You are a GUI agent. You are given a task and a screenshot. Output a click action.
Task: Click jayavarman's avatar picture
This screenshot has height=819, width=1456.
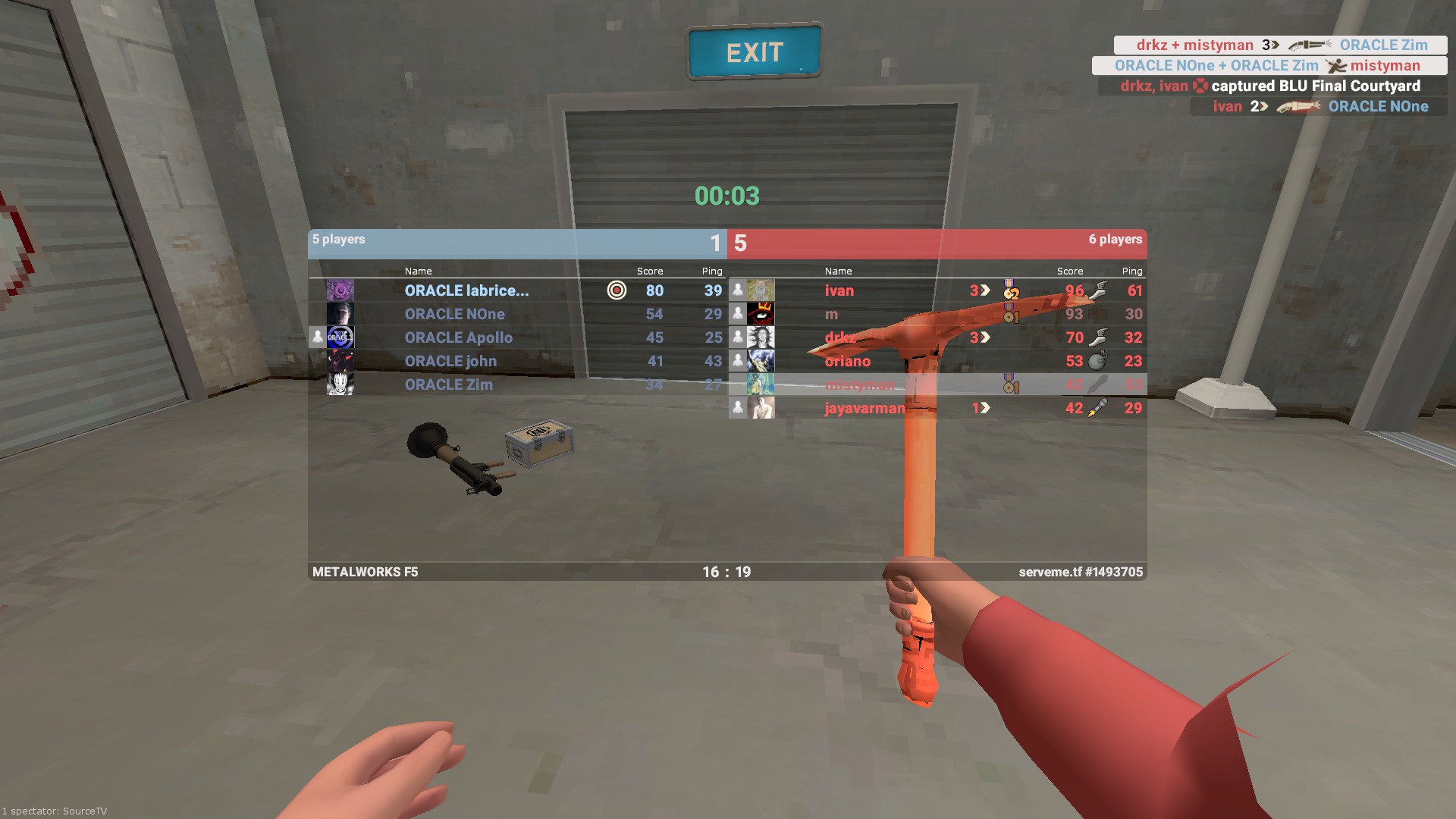[761, 408]
